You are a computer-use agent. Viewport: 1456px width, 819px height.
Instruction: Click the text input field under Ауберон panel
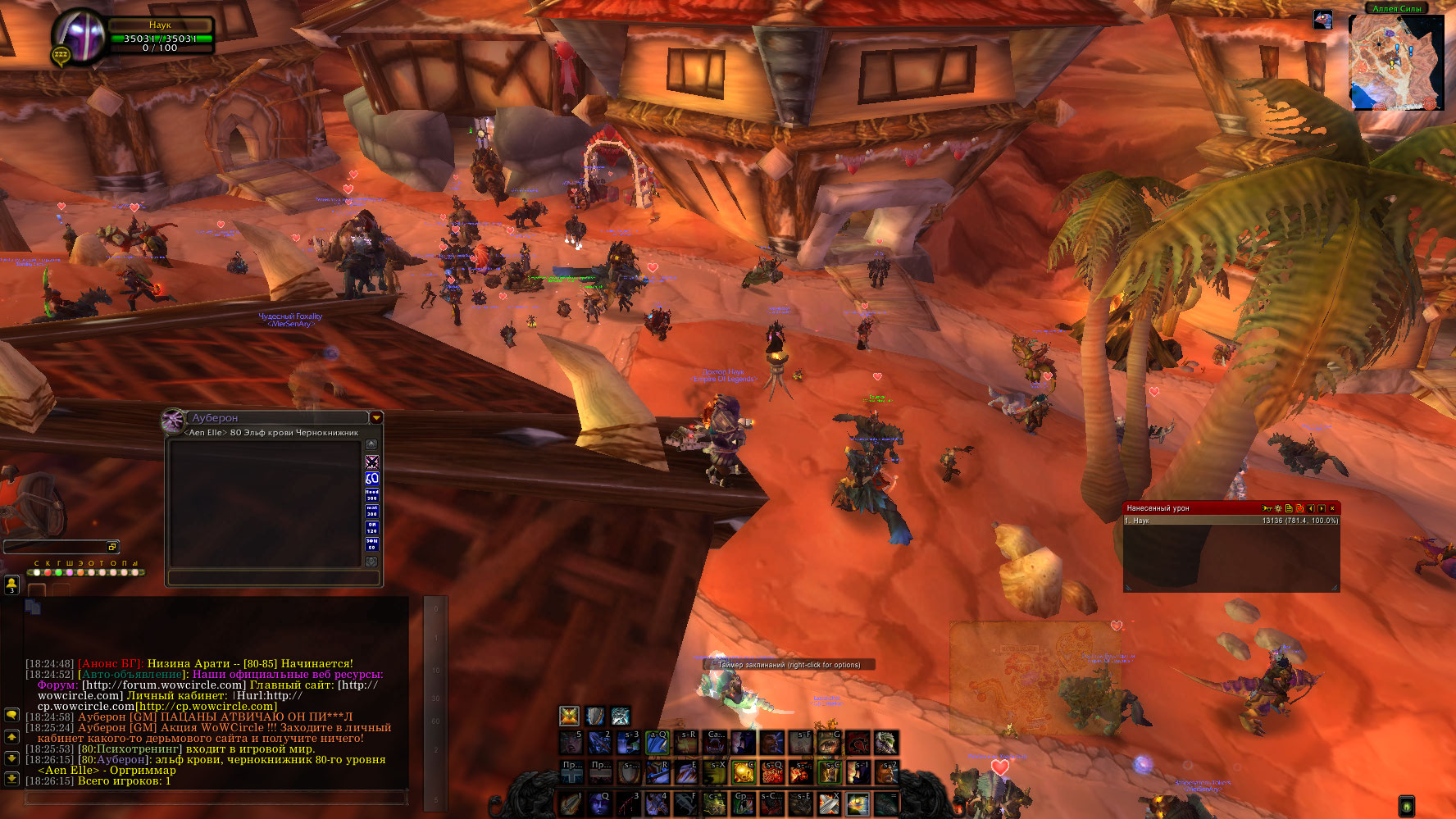[273, 579]
